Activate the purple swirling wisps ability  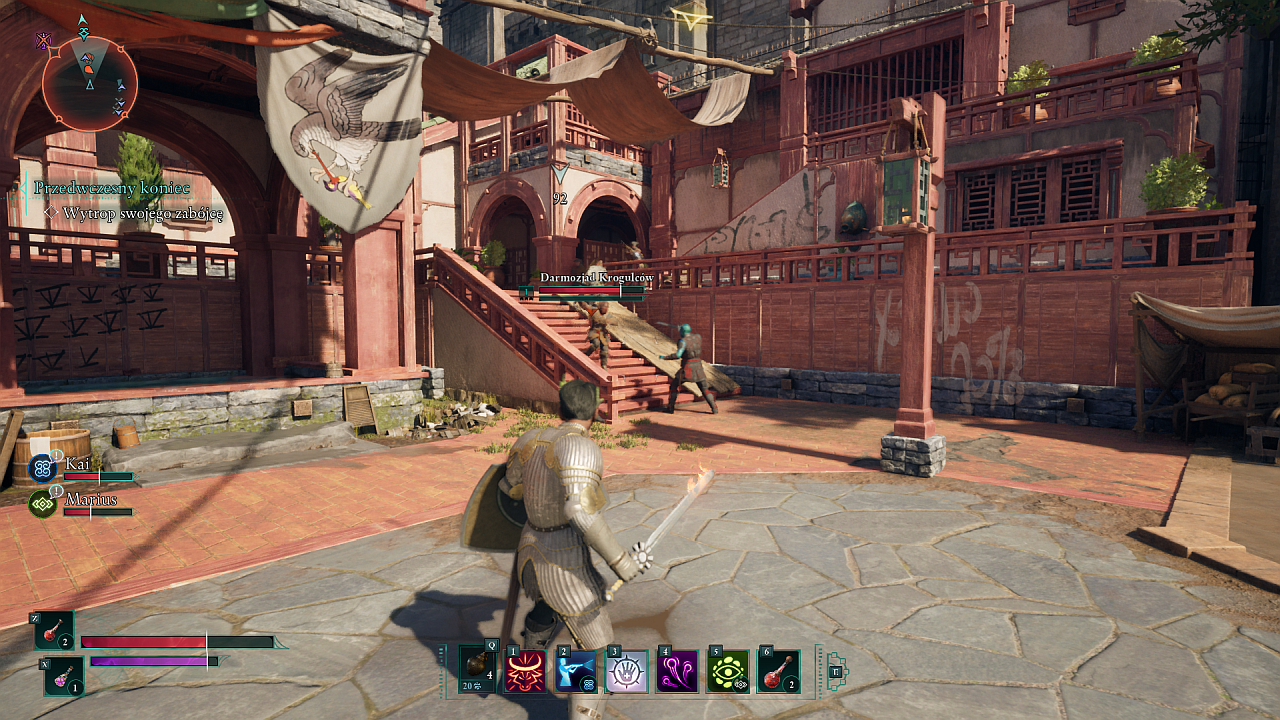(677, 671)
